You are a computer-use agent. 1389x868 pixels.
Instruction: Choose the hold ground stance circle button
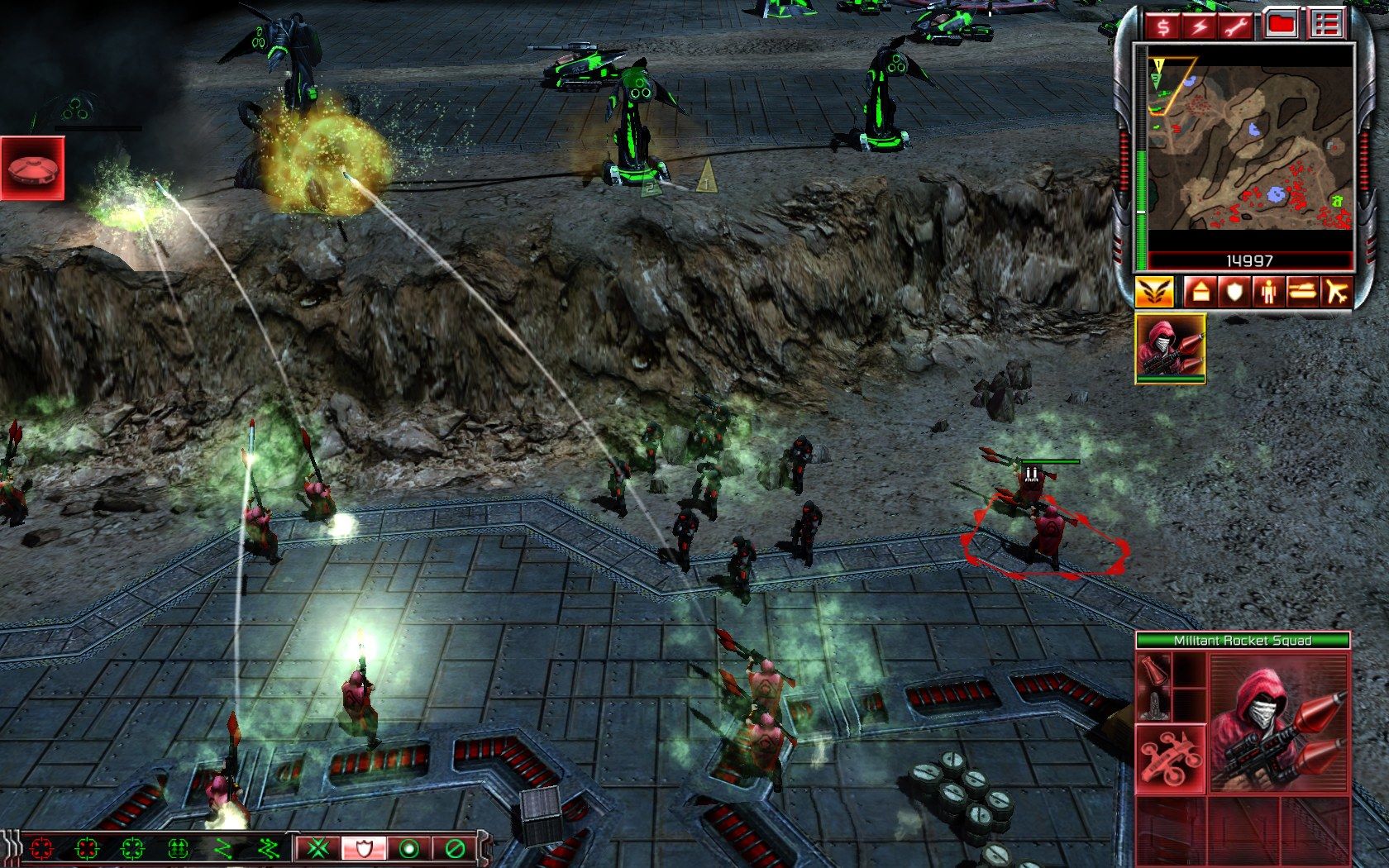click(407, 848)
